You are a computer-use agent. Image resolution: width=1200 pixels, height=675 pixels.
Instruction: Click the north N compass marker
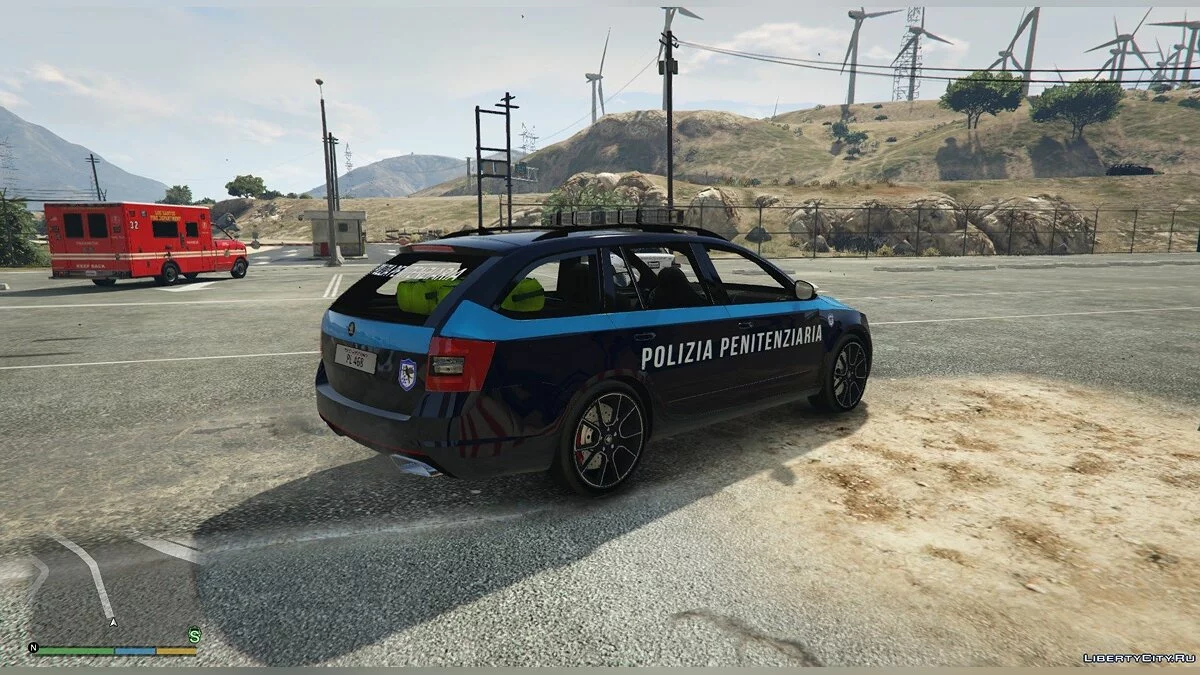point(33,648)
